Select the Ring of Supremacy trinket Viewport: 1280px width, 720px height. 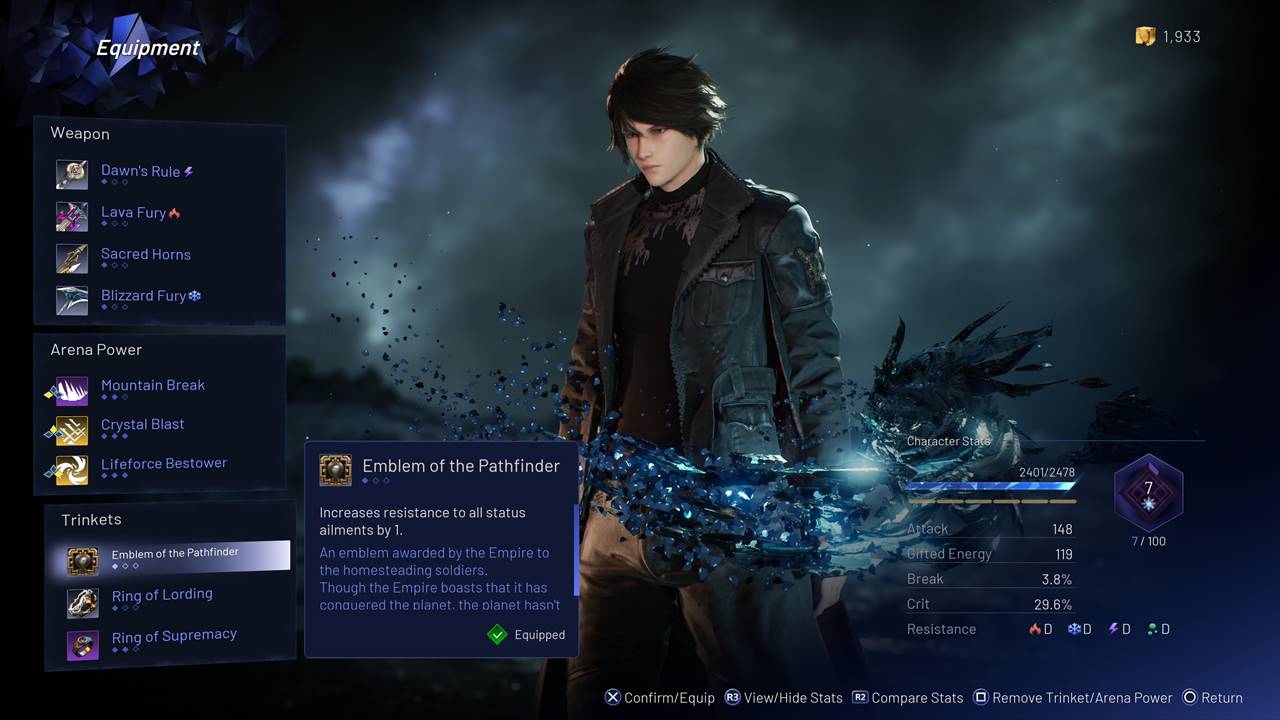point(173,637)
